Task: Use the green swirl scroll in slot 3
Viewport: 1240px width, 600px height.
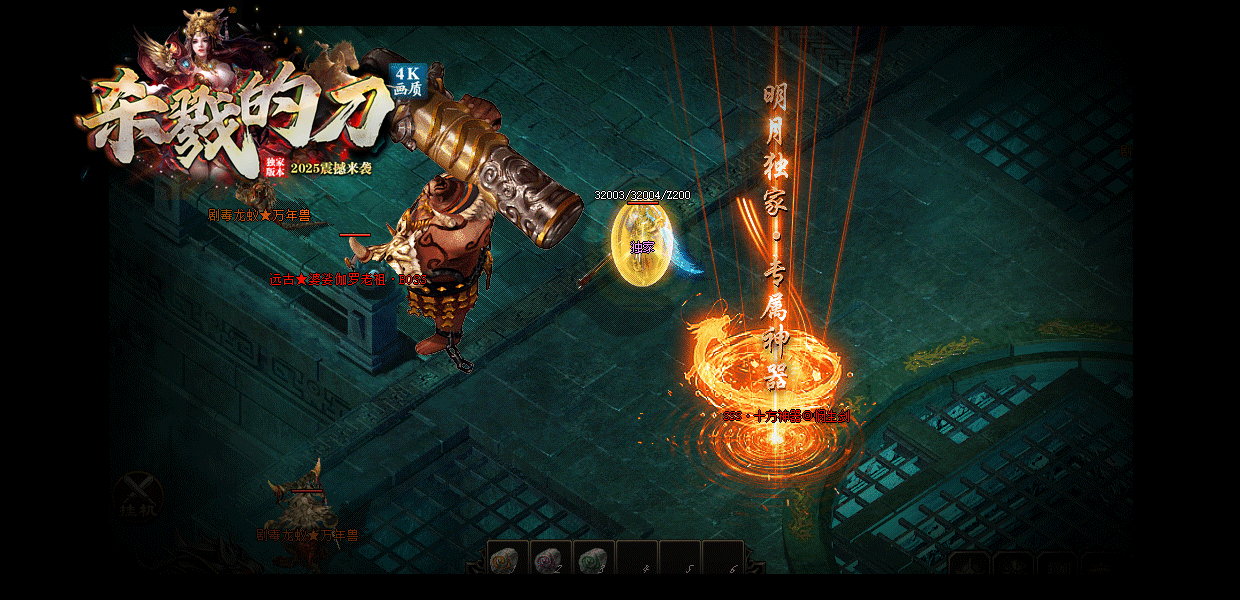Action: (x=593, y=560)
